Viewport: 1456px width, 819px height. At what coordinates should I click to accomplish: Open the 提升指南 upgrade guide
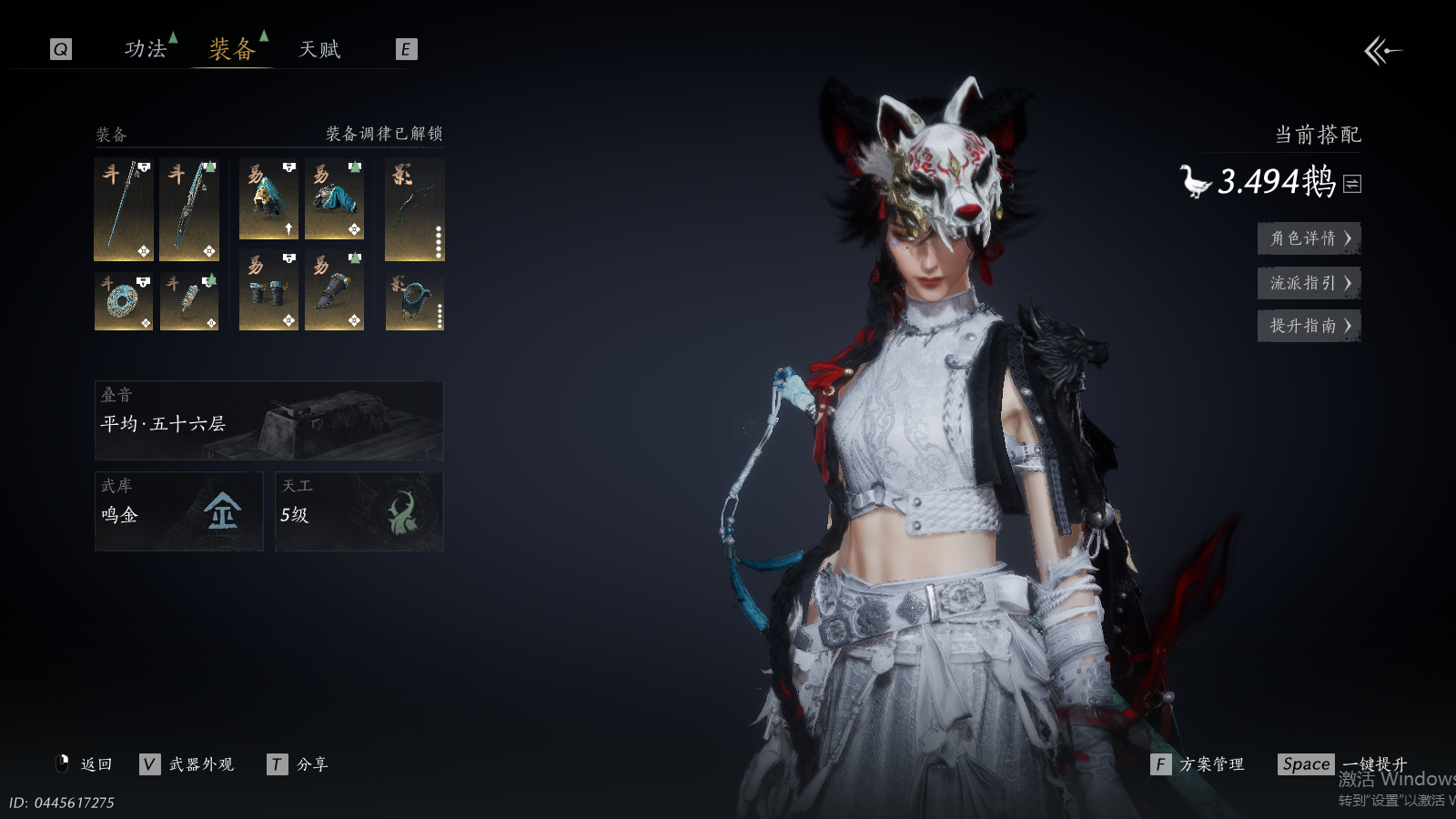pos(1309,326)
